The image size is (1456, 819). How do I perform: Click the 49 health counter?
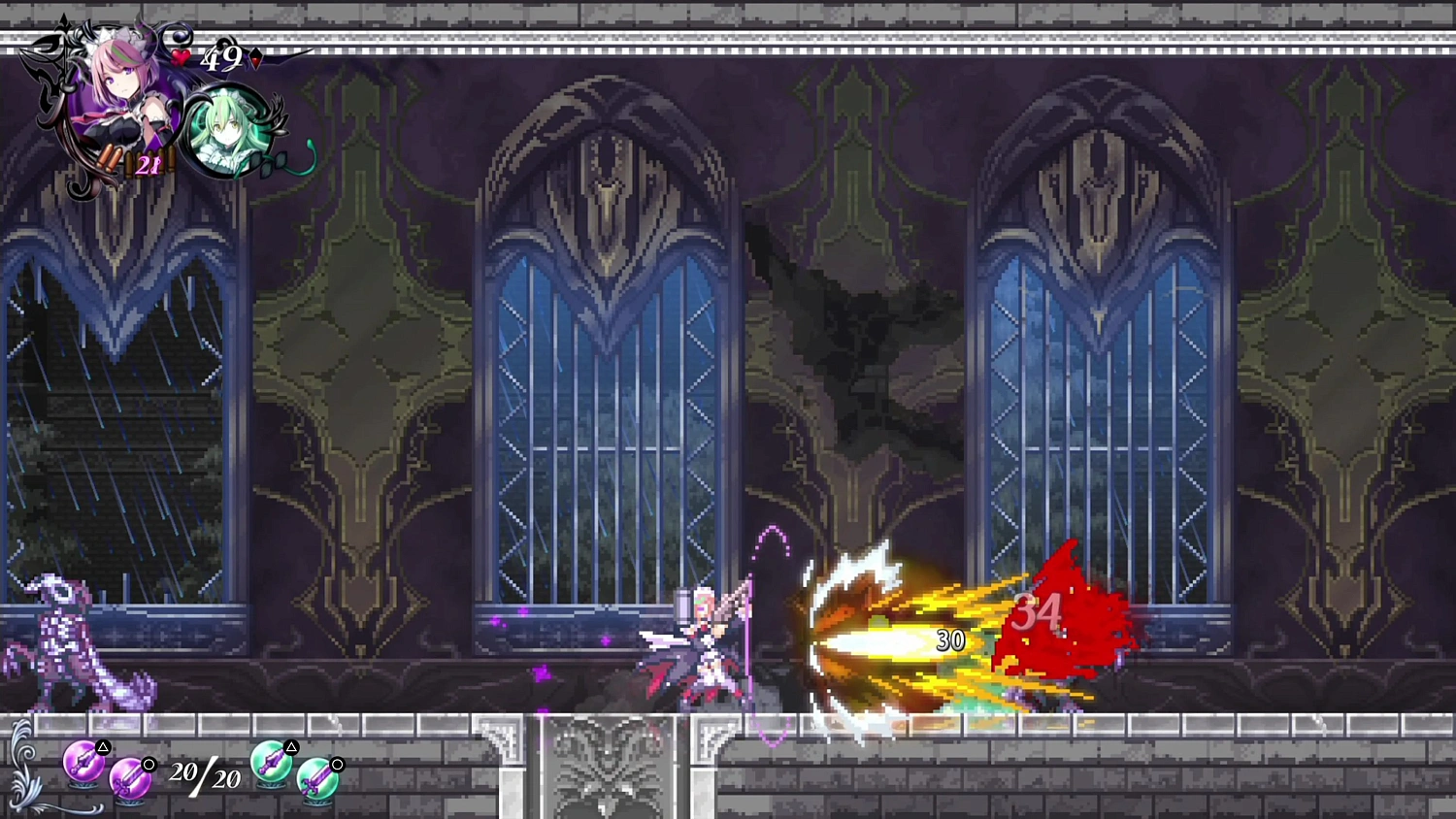click(x=220, y=61)
